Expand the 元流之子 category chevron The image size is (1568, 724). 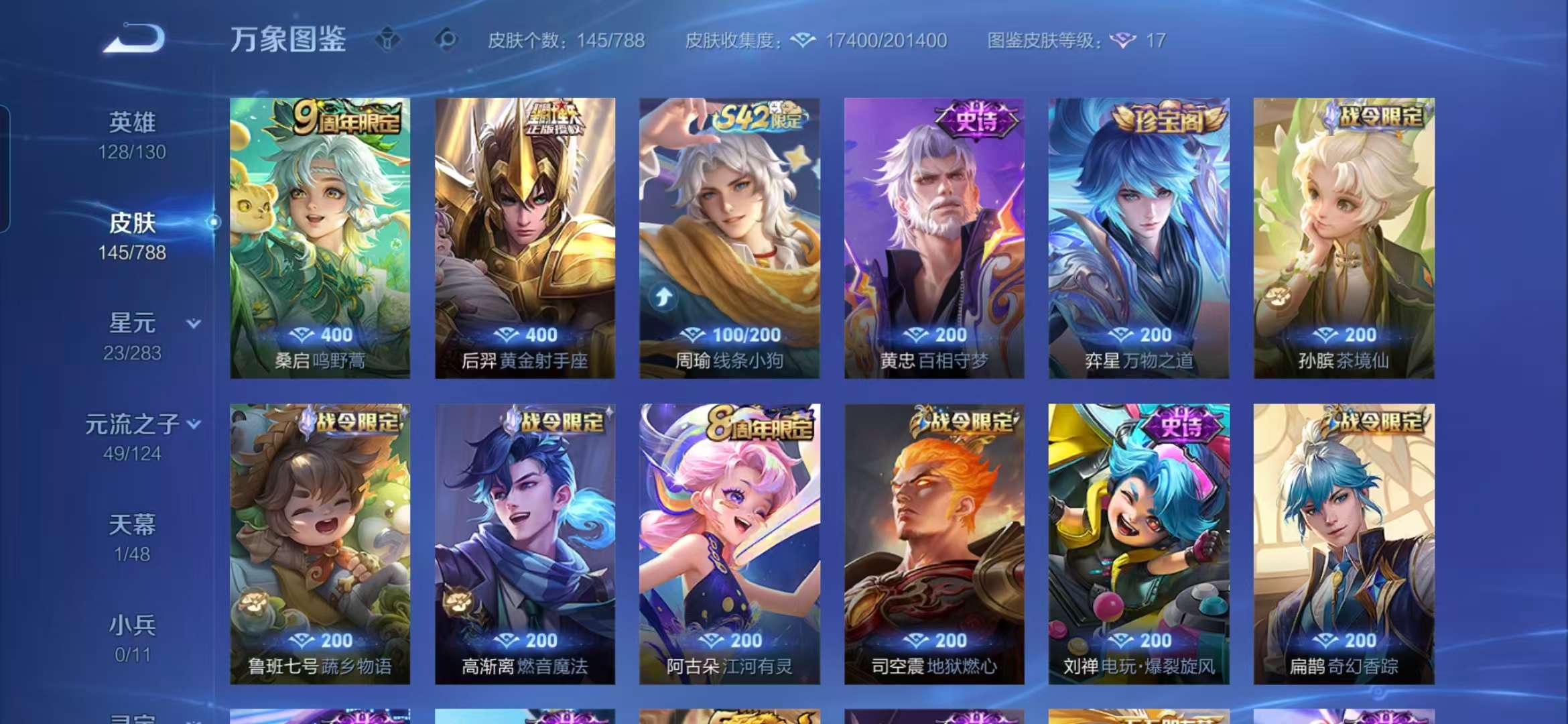pos(194,424)
